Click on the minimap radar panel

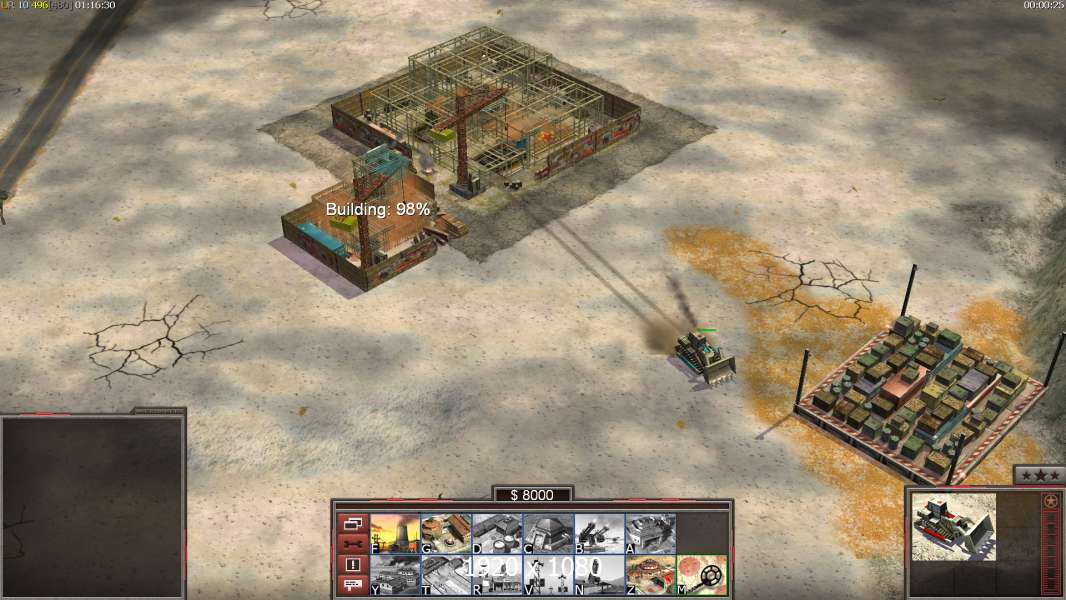pyautogui.click(x=92, y=507)
